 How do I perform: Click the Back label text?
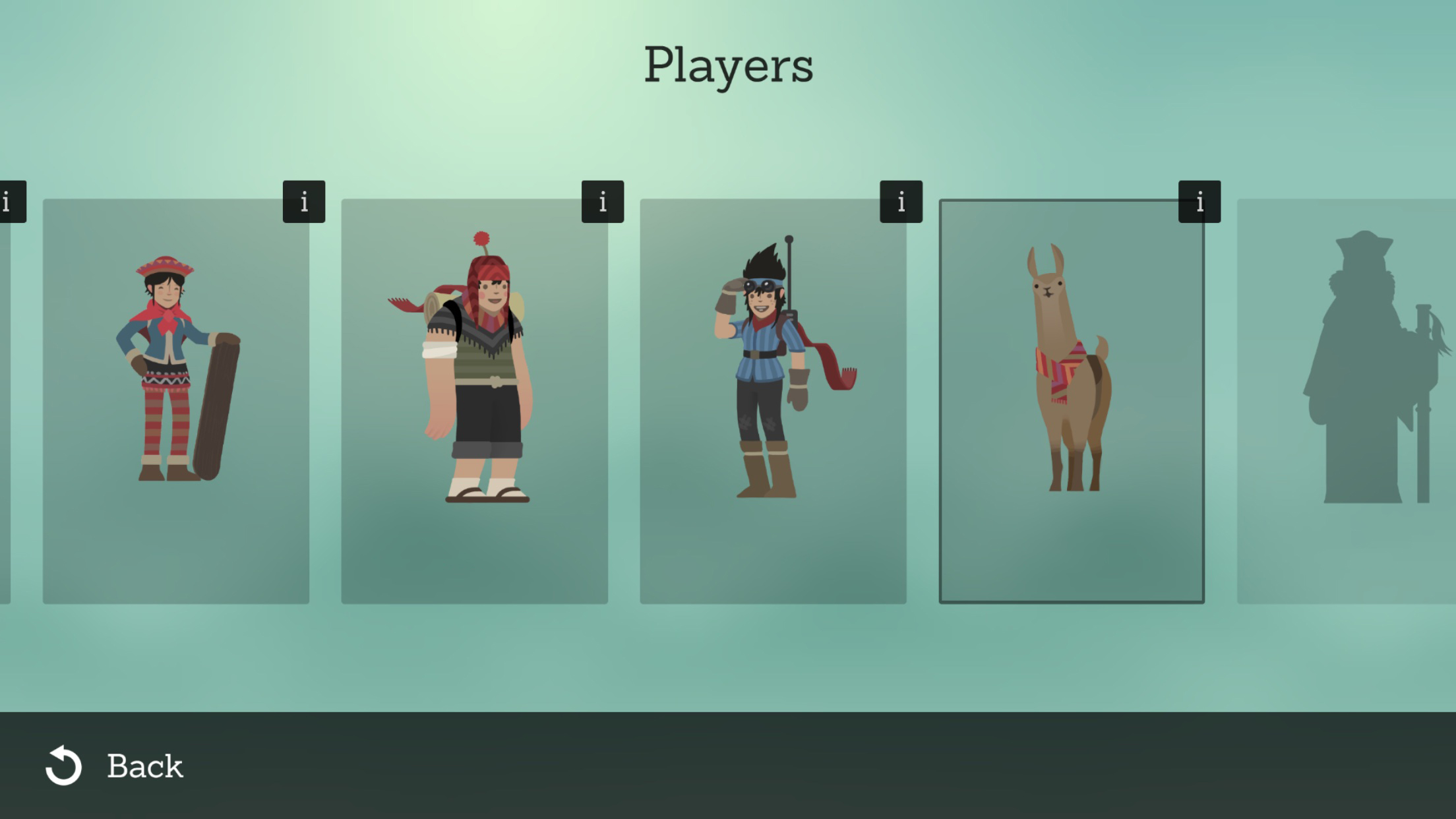click(x=146, y=766)
